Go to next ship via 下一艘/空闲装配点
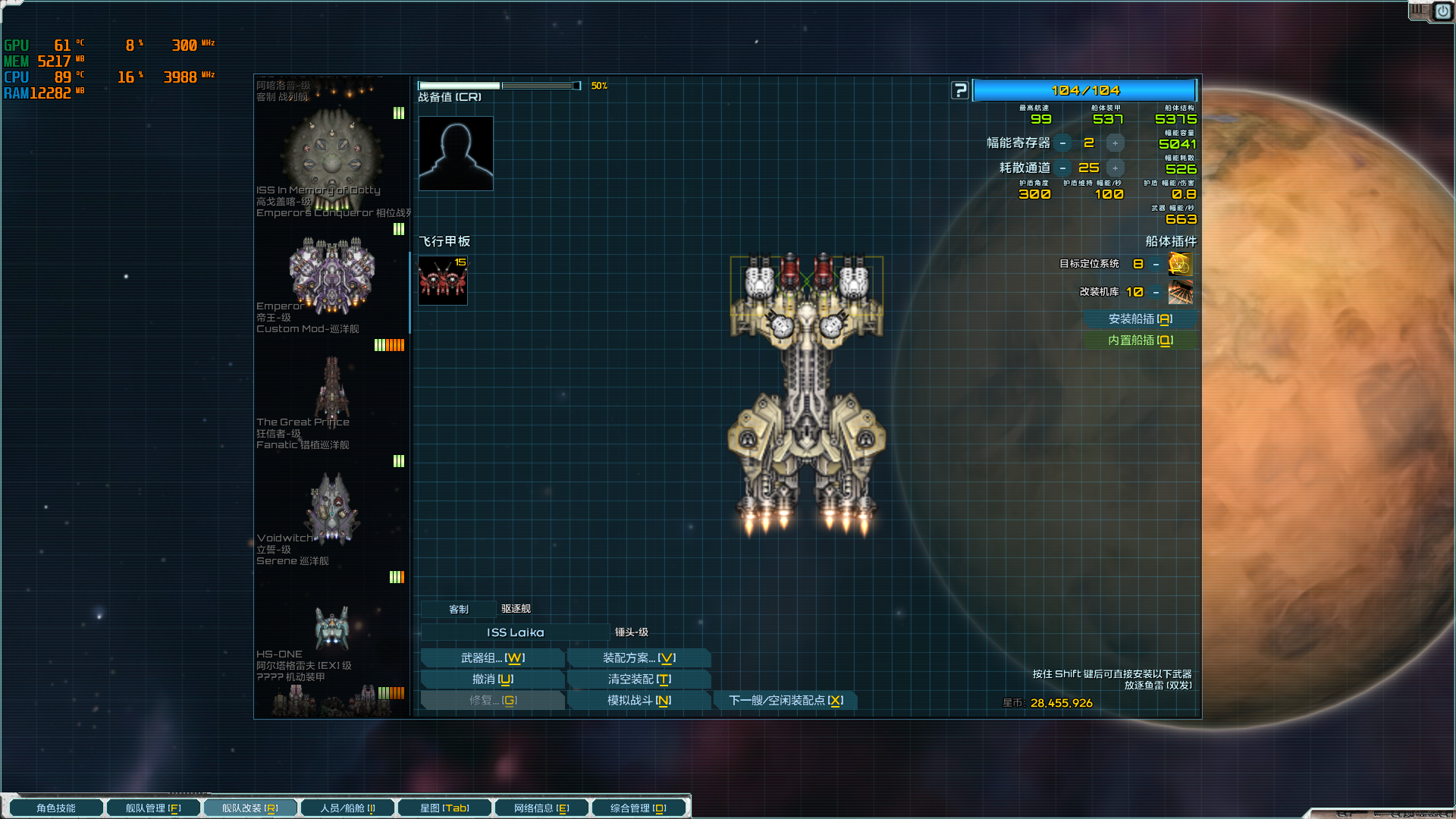Screen dimensions: 1456x819 (786, 701)
